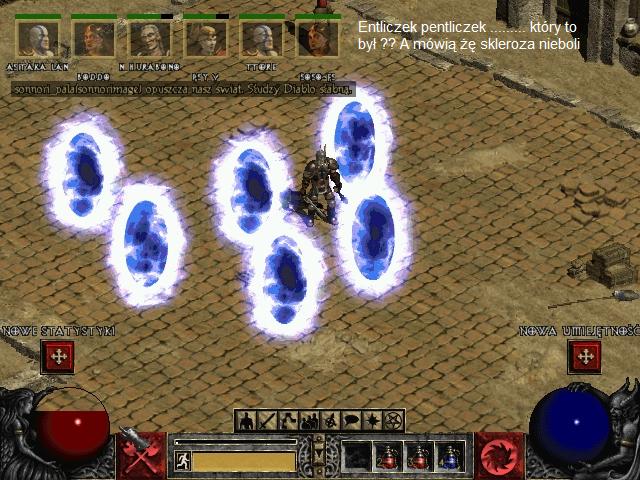
Task: Open the character sheet from the mini panel
Action: pyautogui.click(x=246, y=420)
